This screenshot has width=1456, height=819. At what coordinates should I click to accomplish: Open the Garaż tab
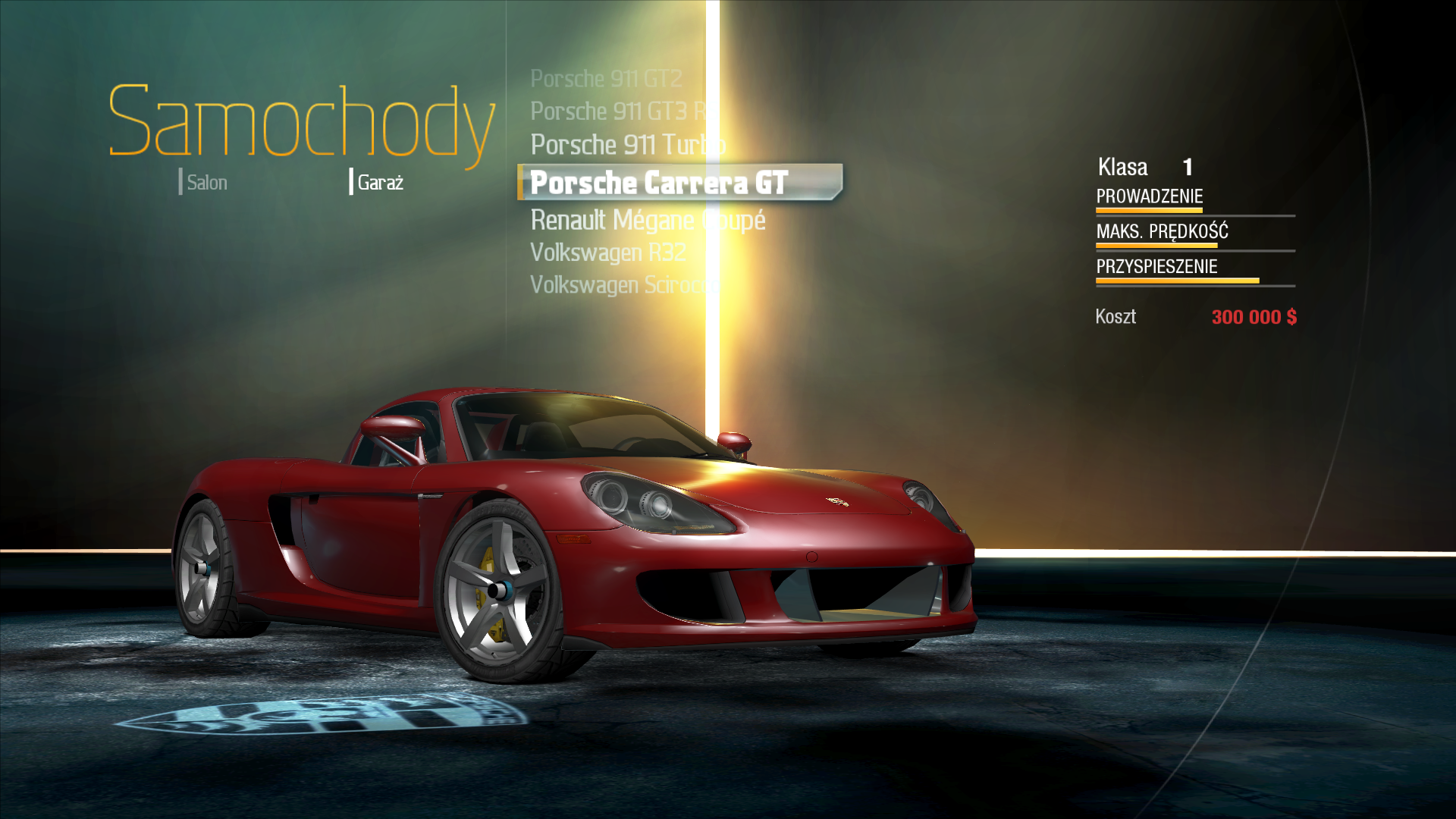coord(379,183)
